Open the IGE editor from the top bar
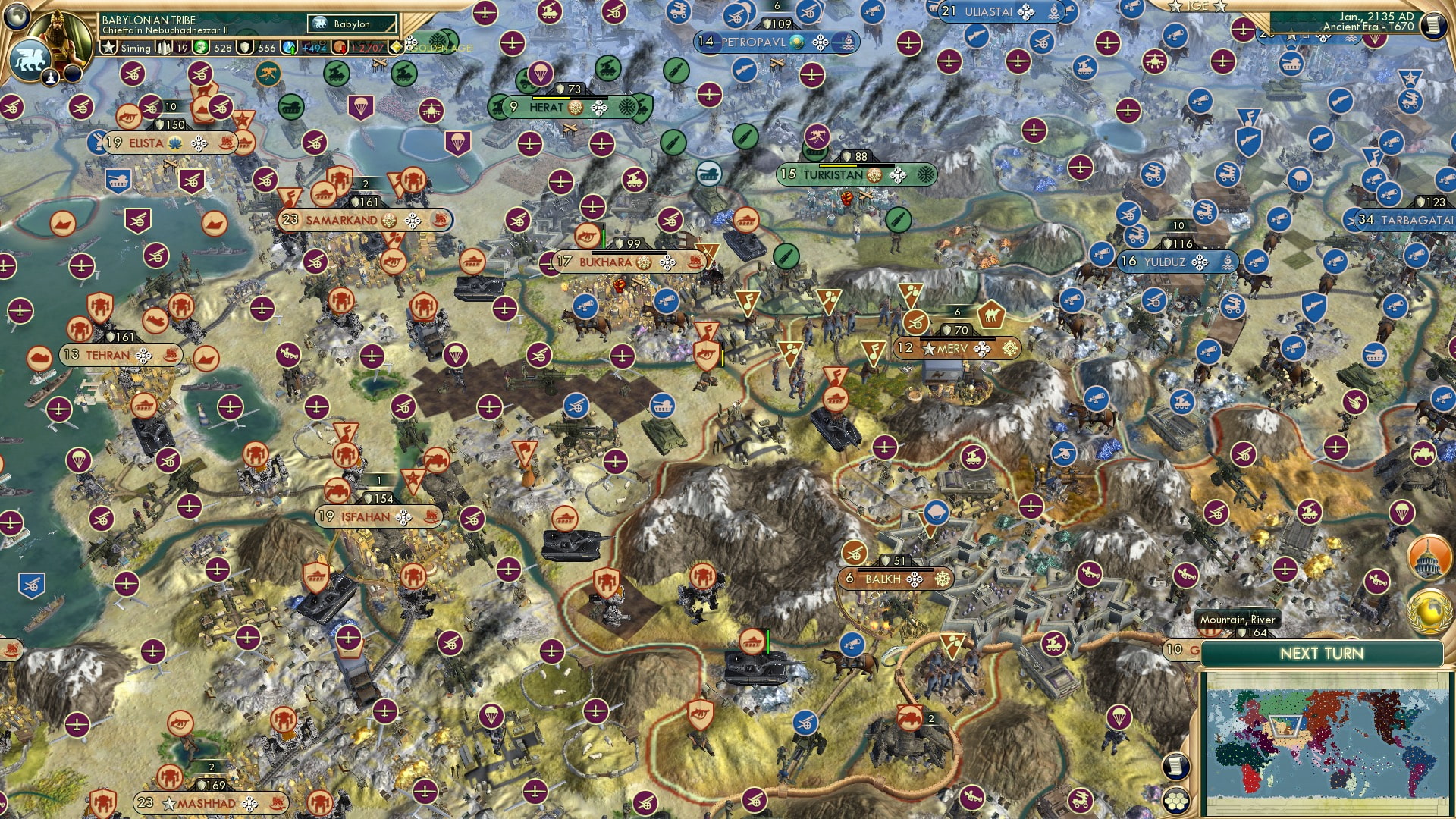Viewport: 1456px width, 819px height. click(x=1197, y=7)
